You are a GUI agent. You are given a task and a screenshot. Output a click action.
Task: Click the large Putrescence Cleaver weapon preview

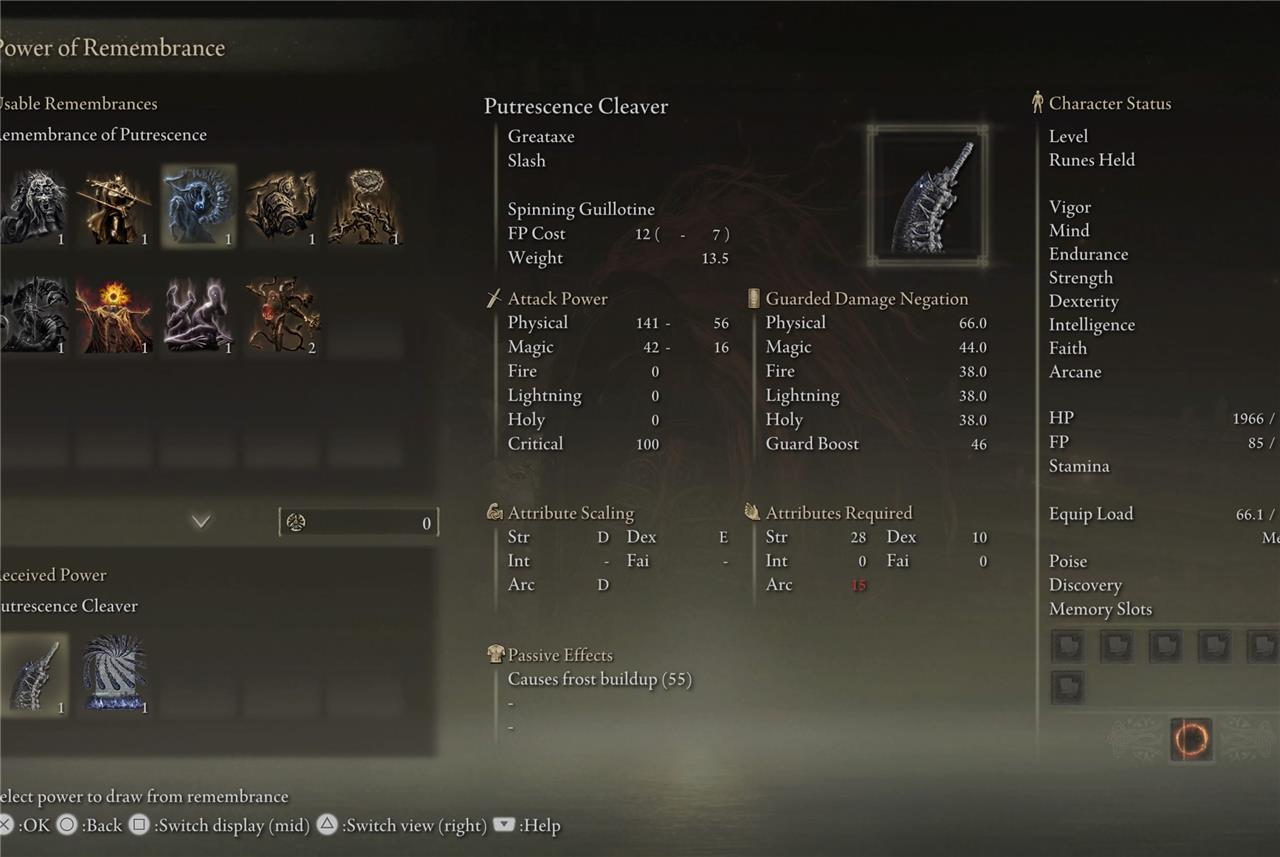tap(928, 197)
